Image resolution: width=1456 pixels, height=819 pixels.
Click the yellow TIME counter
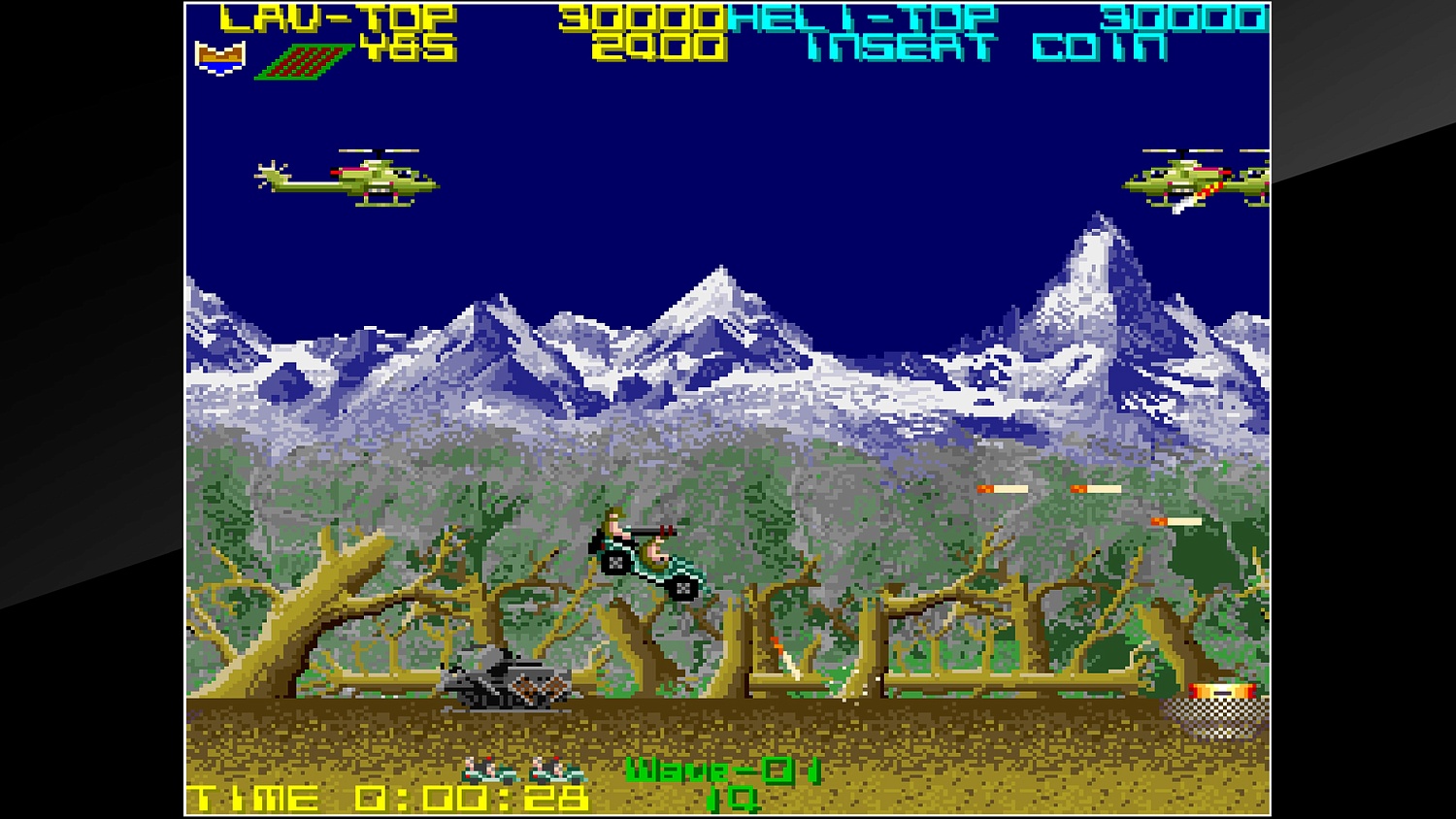tap(388, 796)
